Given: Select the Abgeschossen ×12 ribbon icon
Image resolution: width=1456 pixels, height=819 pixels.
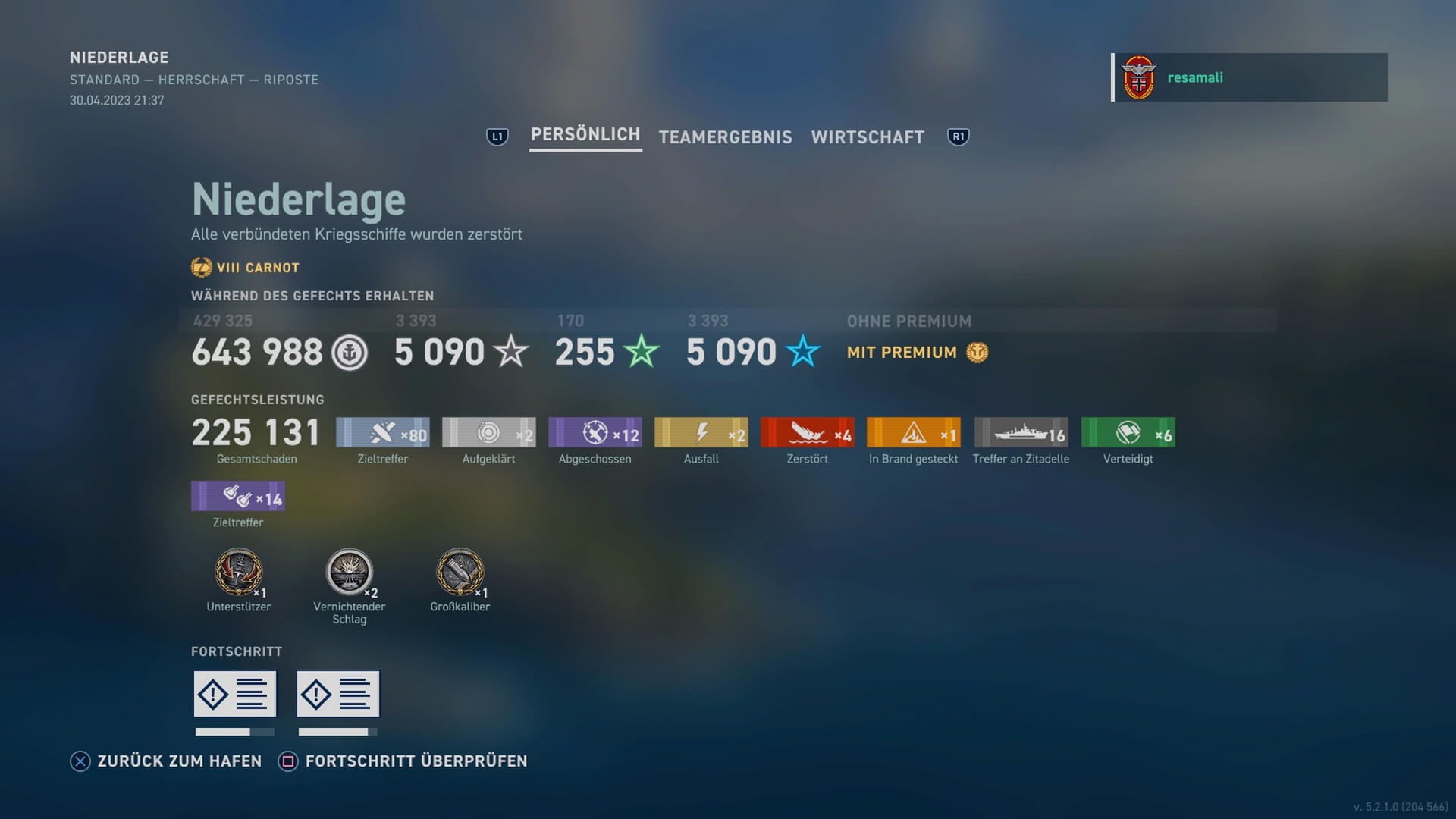Looking at the screenshot, I should (x=595, y=432).
